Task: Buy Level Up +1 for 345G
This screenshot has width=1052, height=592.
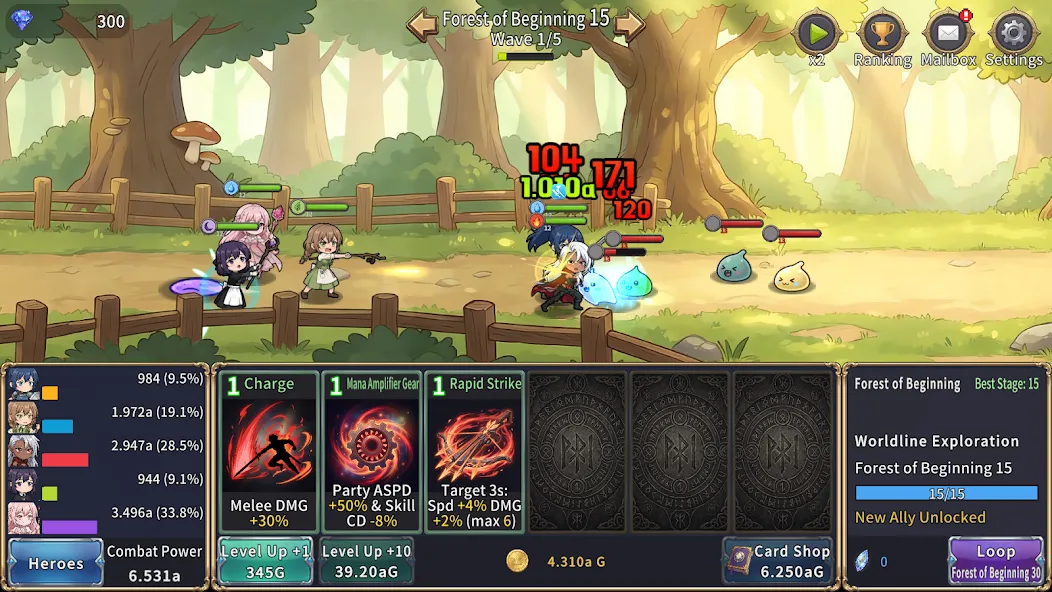Action: 266,561
